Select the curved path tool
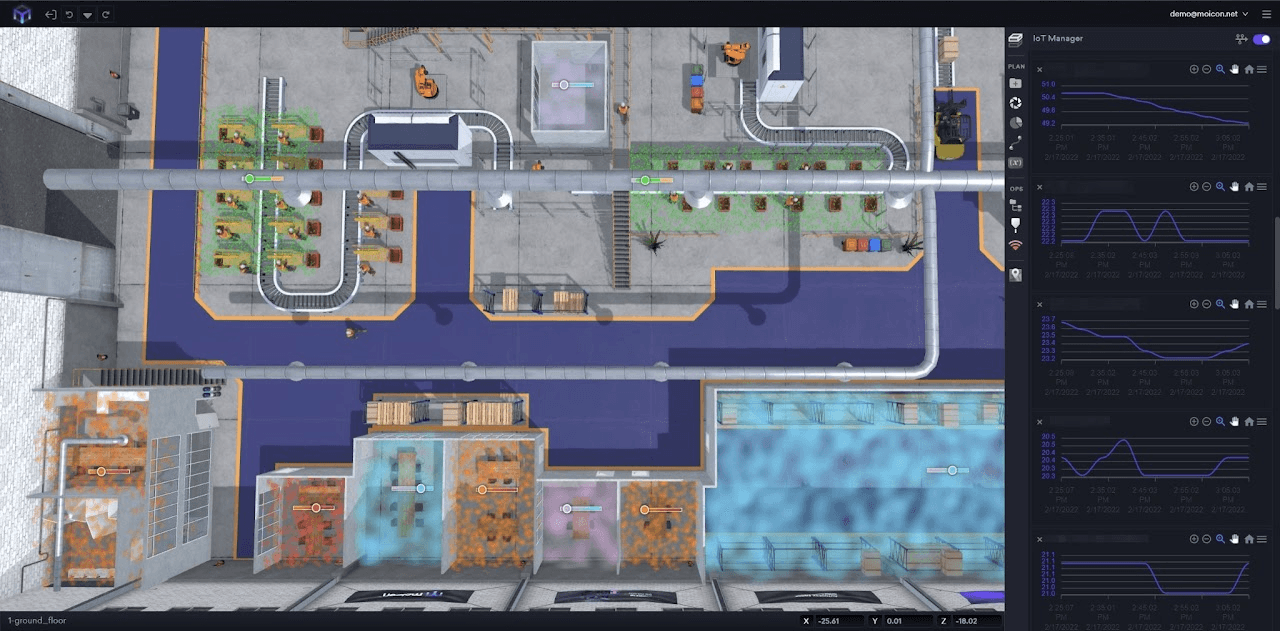The height and width of the screenshot is (631, 1280). click(x=1016, y=143)
